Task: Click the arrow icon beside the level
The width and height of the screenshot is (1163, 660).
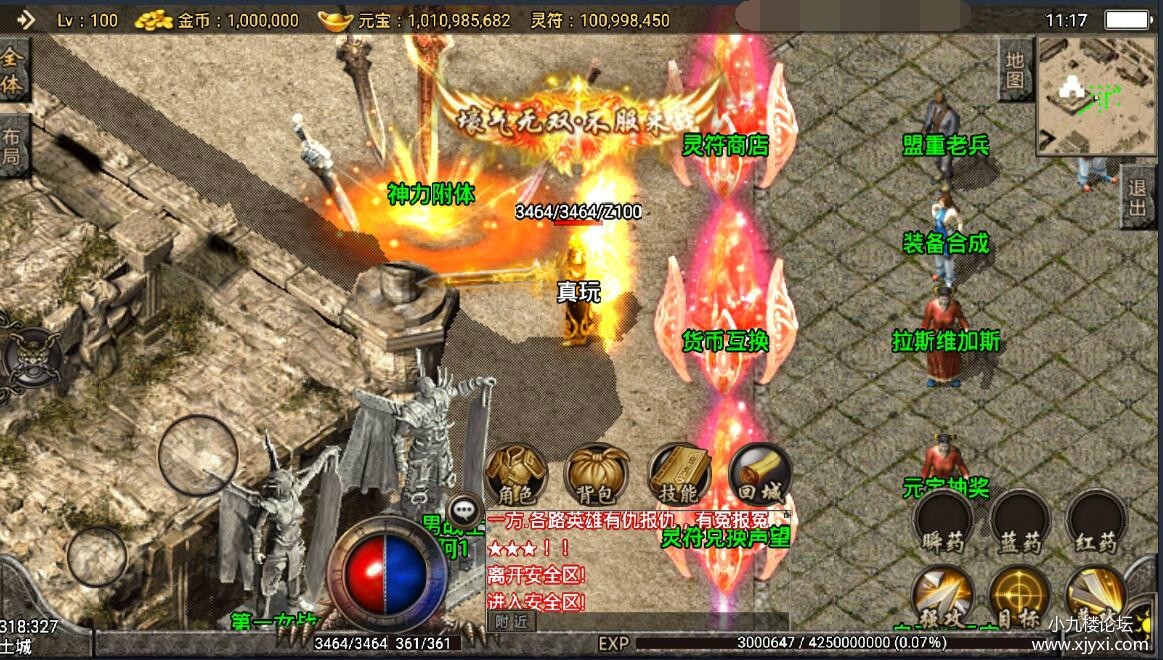Action: 25,19
